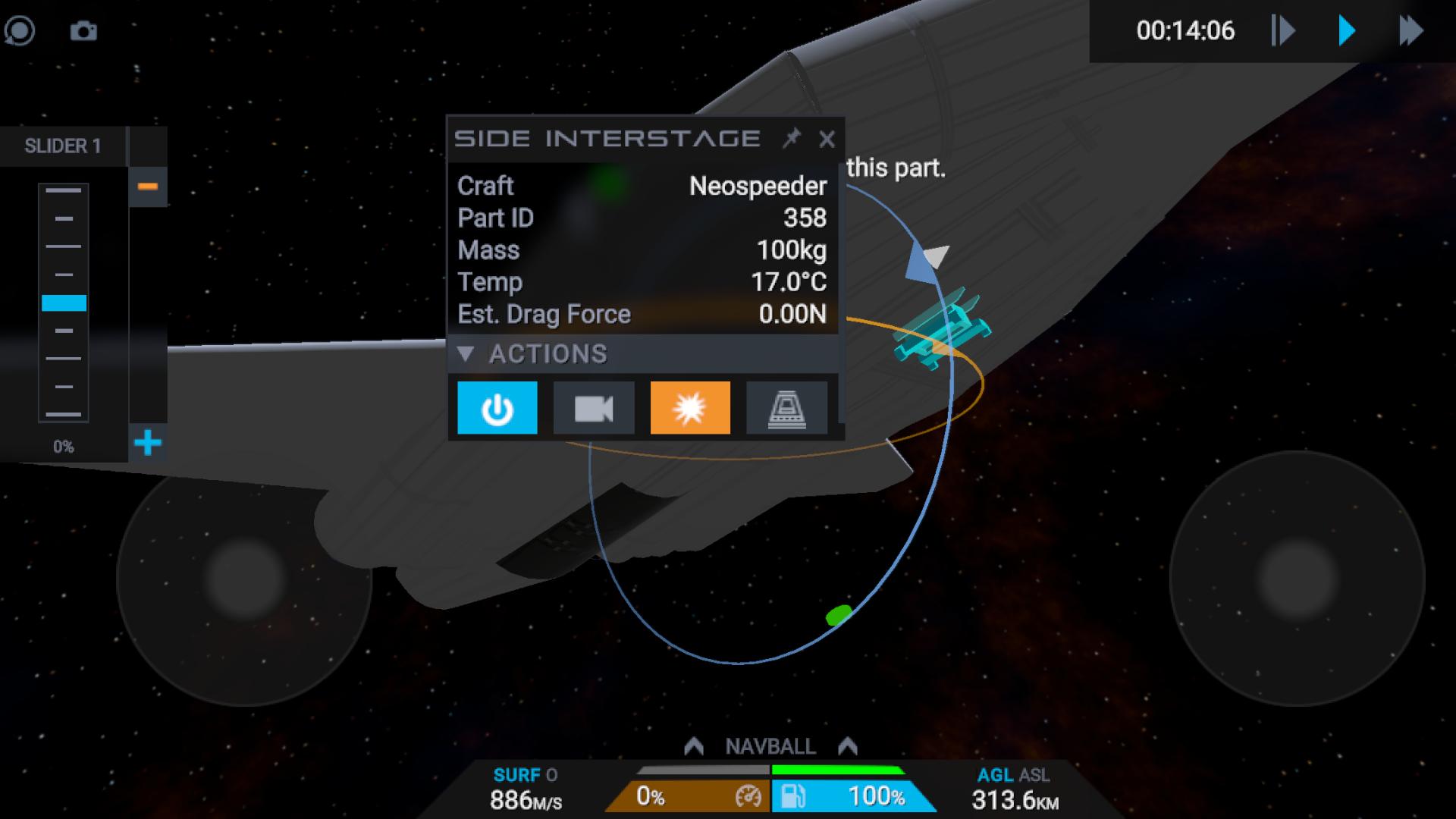Increase Slider 1 with the plus button
This screenshot has height=819, width=1456.
pos(148,443)
